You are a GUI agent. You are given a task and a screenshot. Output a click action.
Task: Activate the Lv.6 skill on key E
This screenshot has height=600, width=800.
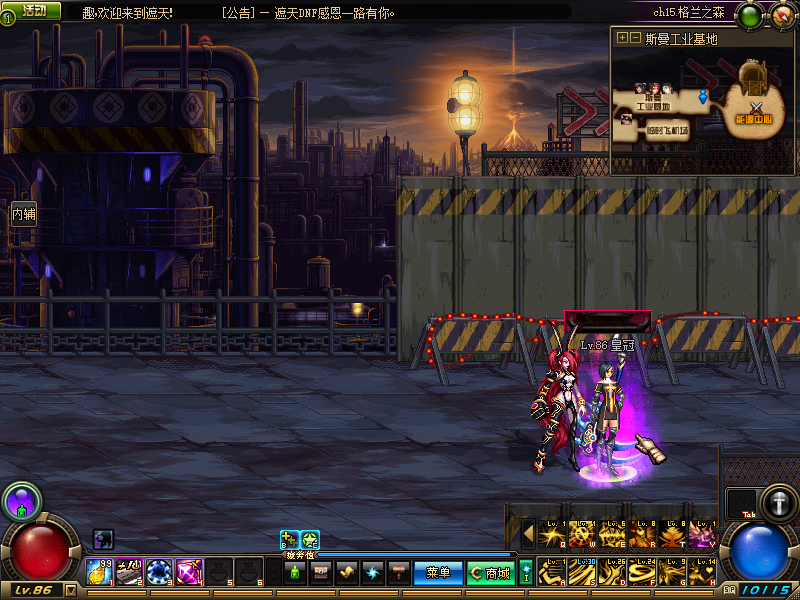coord(612,535)
